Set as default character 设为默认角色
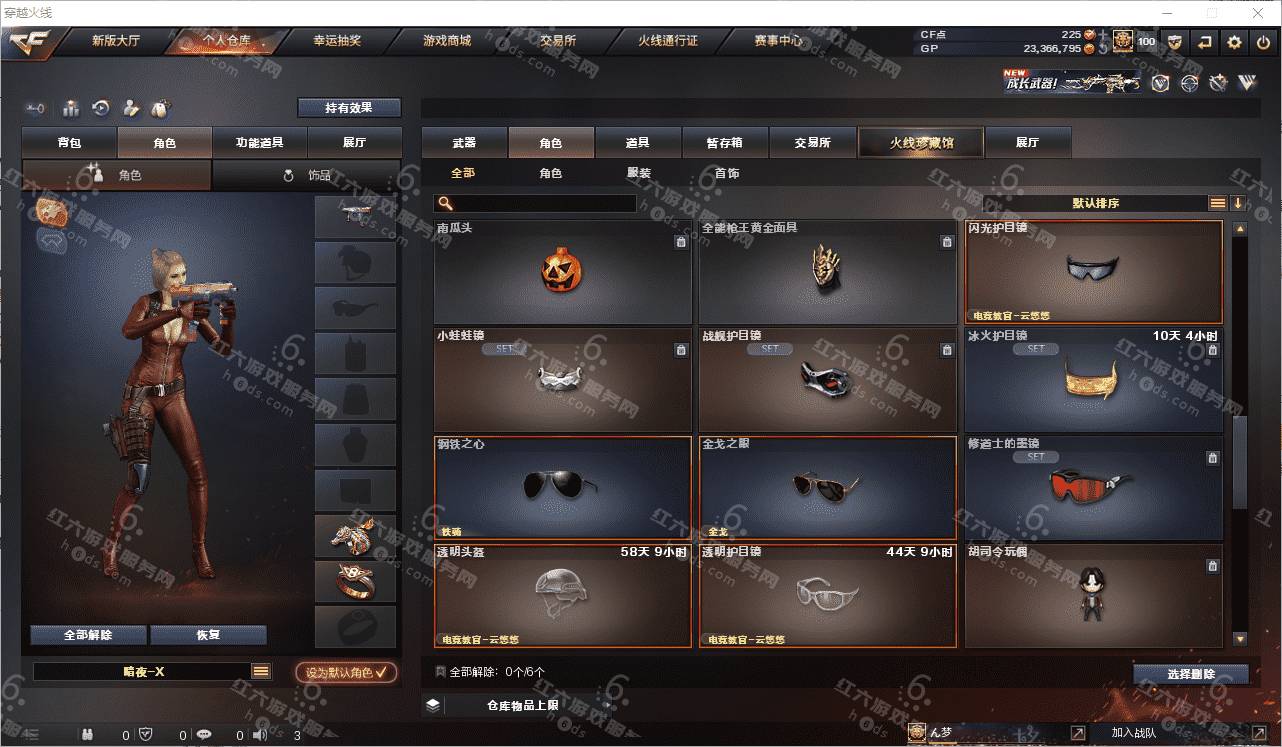 click(x=346, y=673)
